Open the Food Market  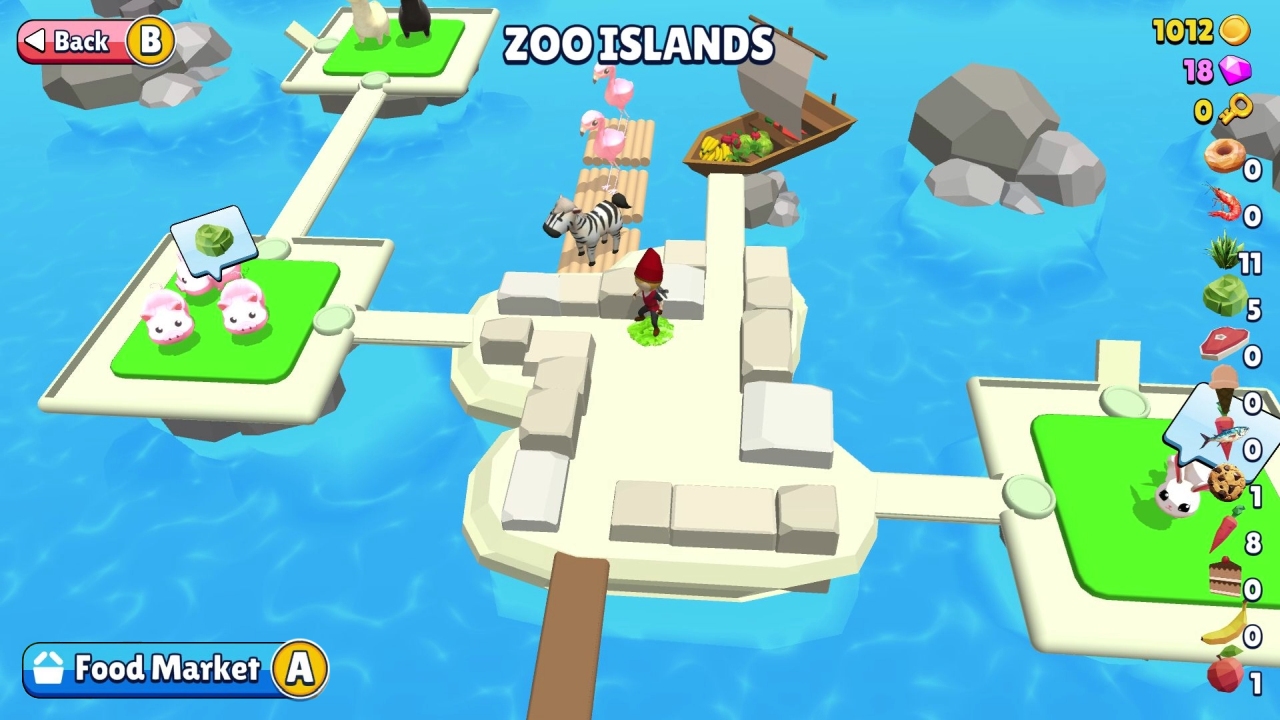click(168, 670)
